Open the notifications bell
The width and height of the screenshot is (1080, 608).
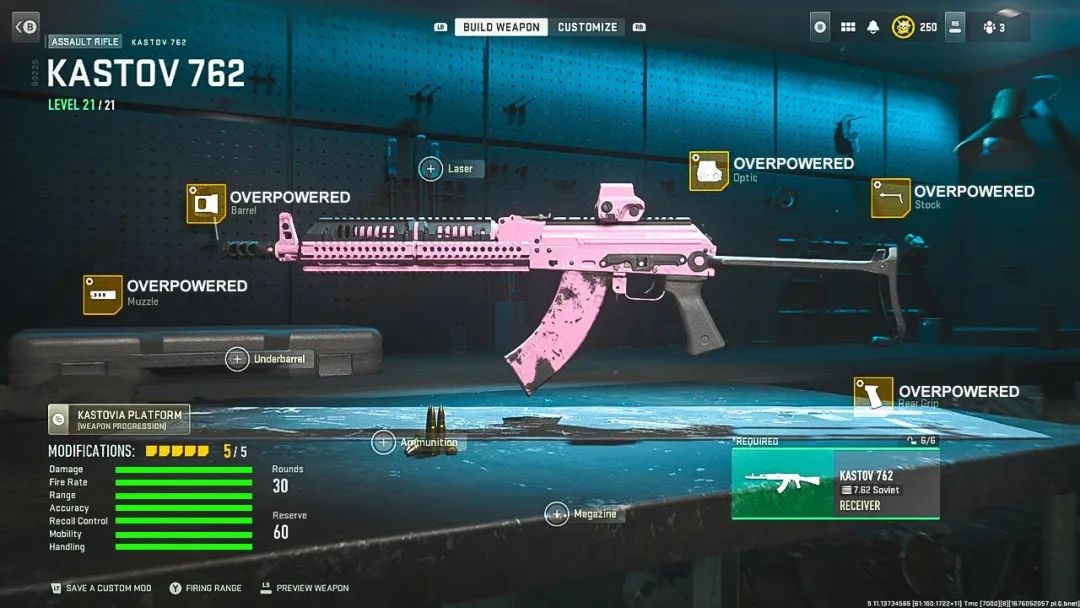point(874,27)
